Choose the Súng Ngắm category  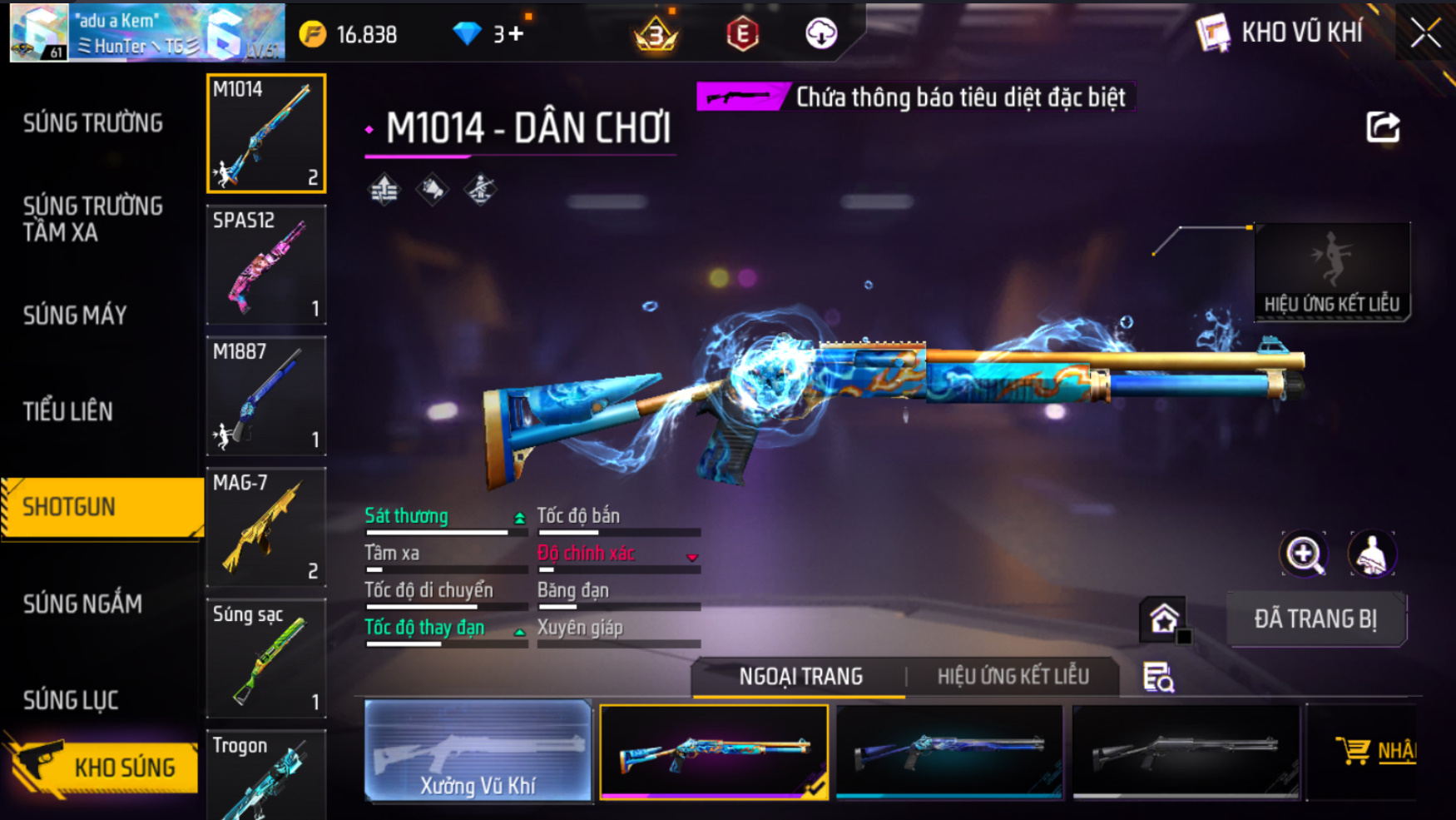click(82, 604)
